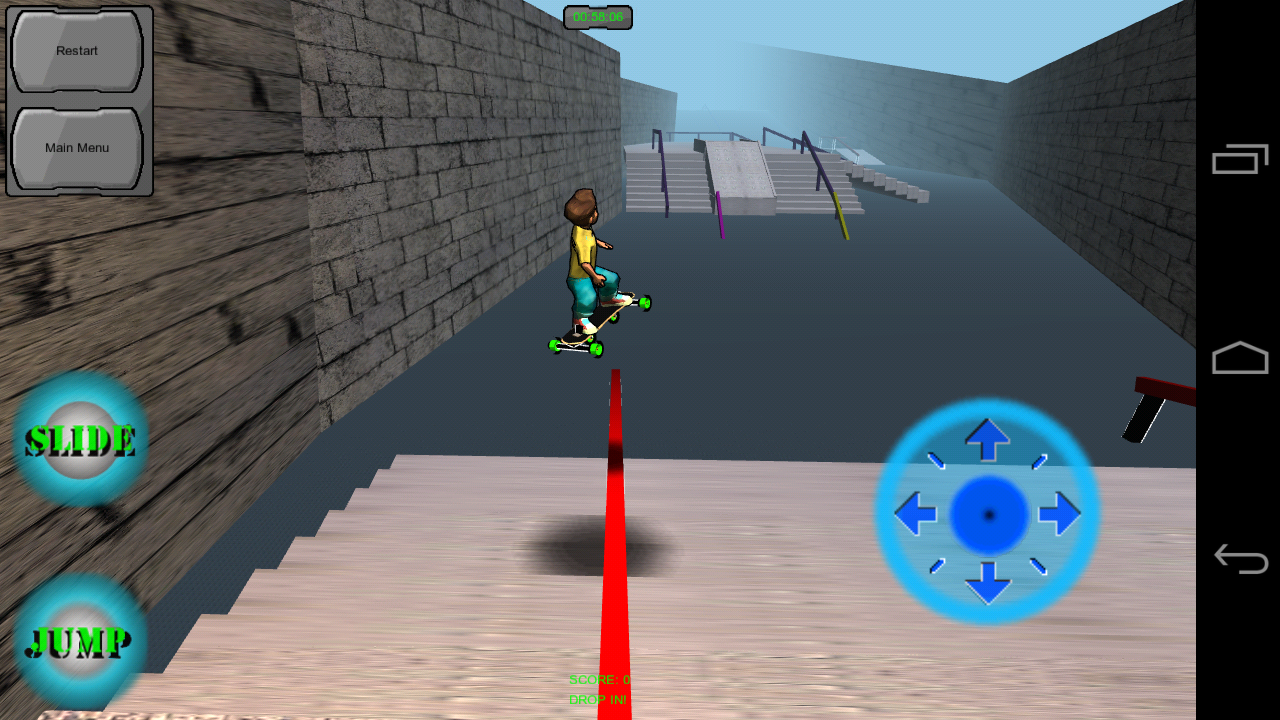Click the Restart button
The height and width of the screenshot is (720, 1280).
[x=75, y=50]
